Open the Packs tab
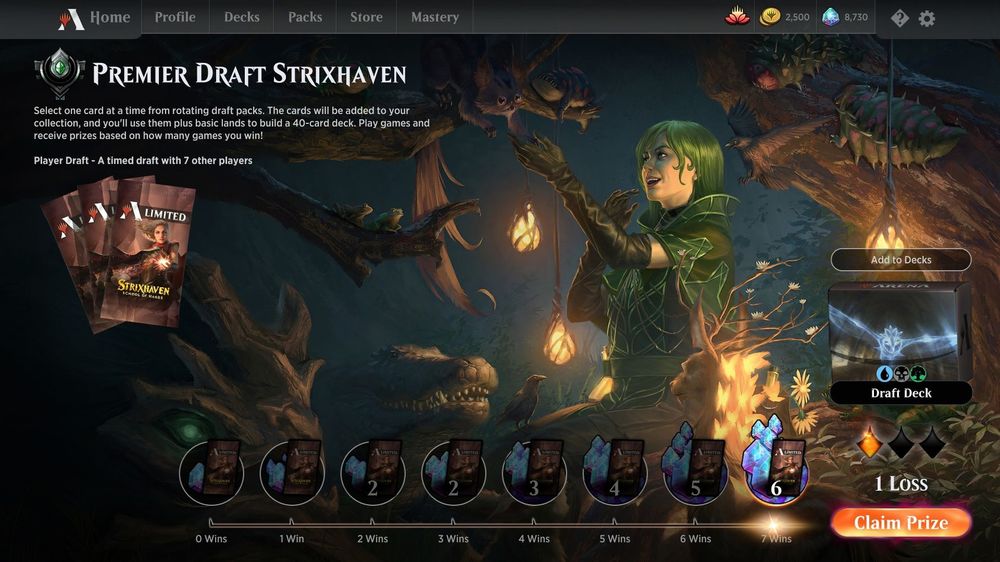This screenshot has height=562, width=1000. [305, 18]
